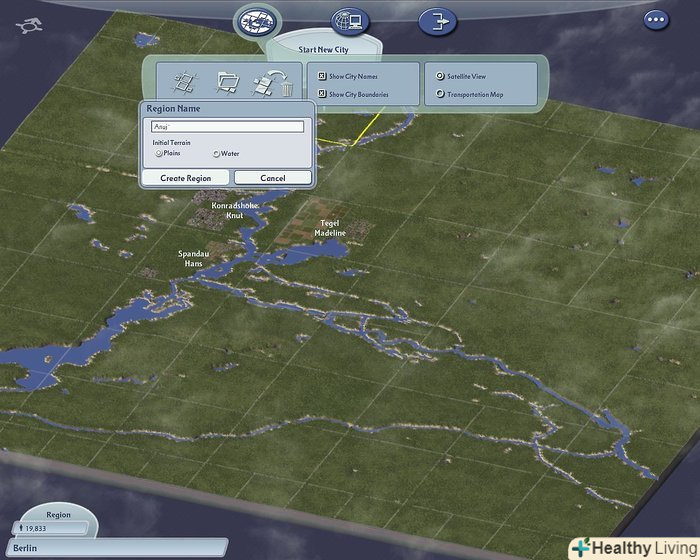Click the exit arrow button
This screenshot has height=560, width=700.
pos(436,20)
